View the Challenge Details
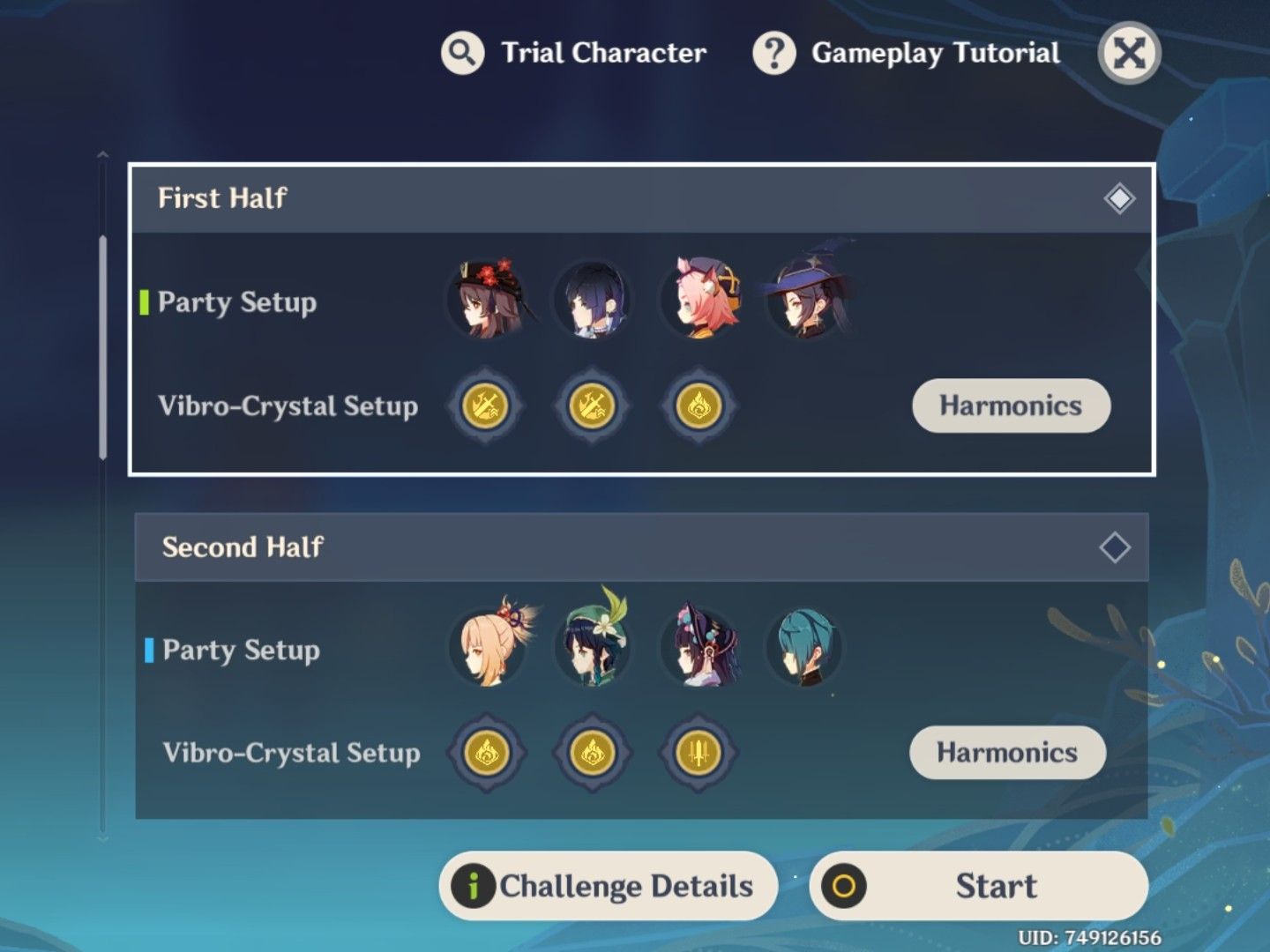The image size is (1270, 952). 607,886
